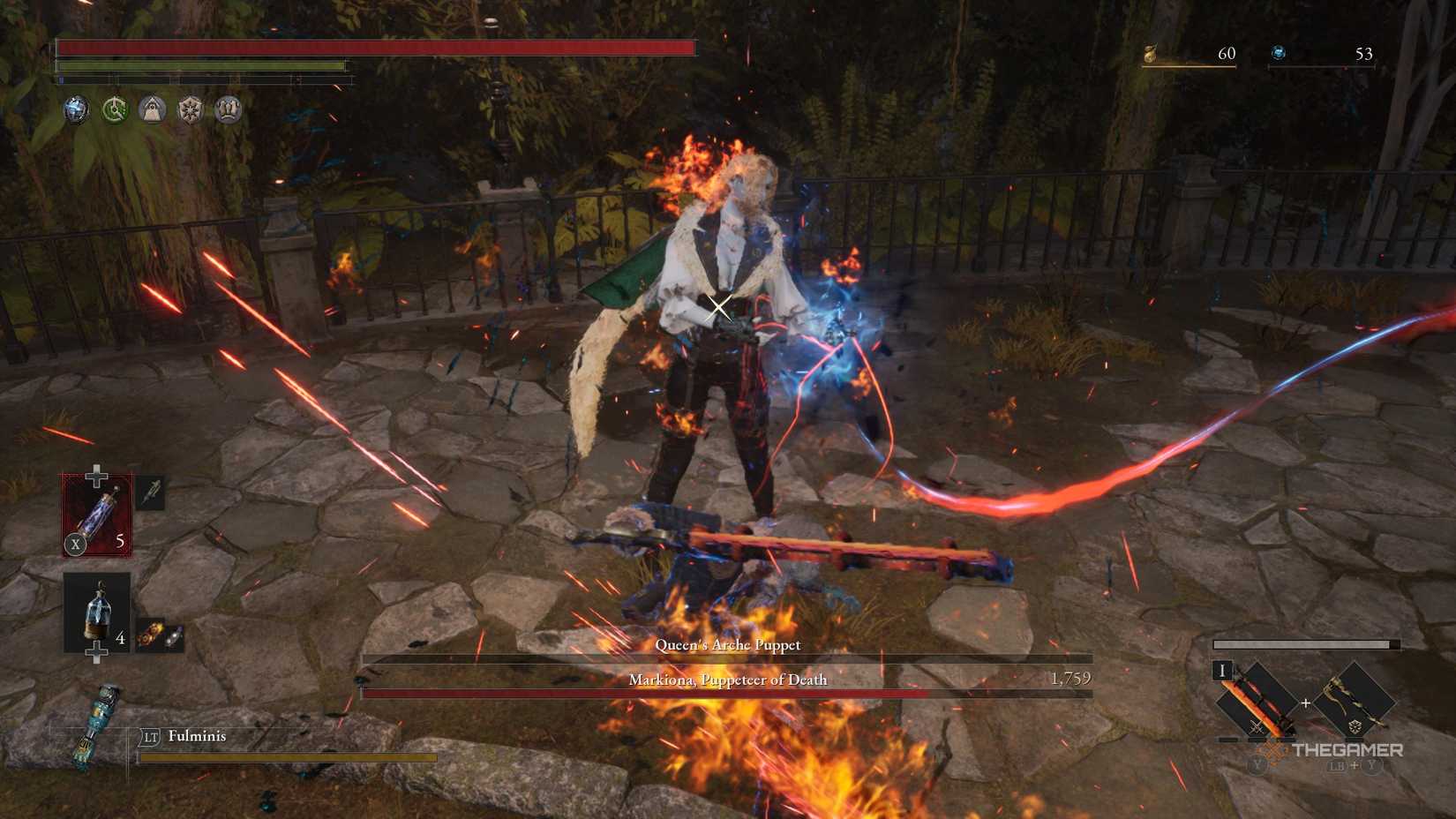Viewport: 1456px width, 819px height.
Task: Open the throwing dart sub-item slot
Action: pyautogui.click(x=150, y=494)
